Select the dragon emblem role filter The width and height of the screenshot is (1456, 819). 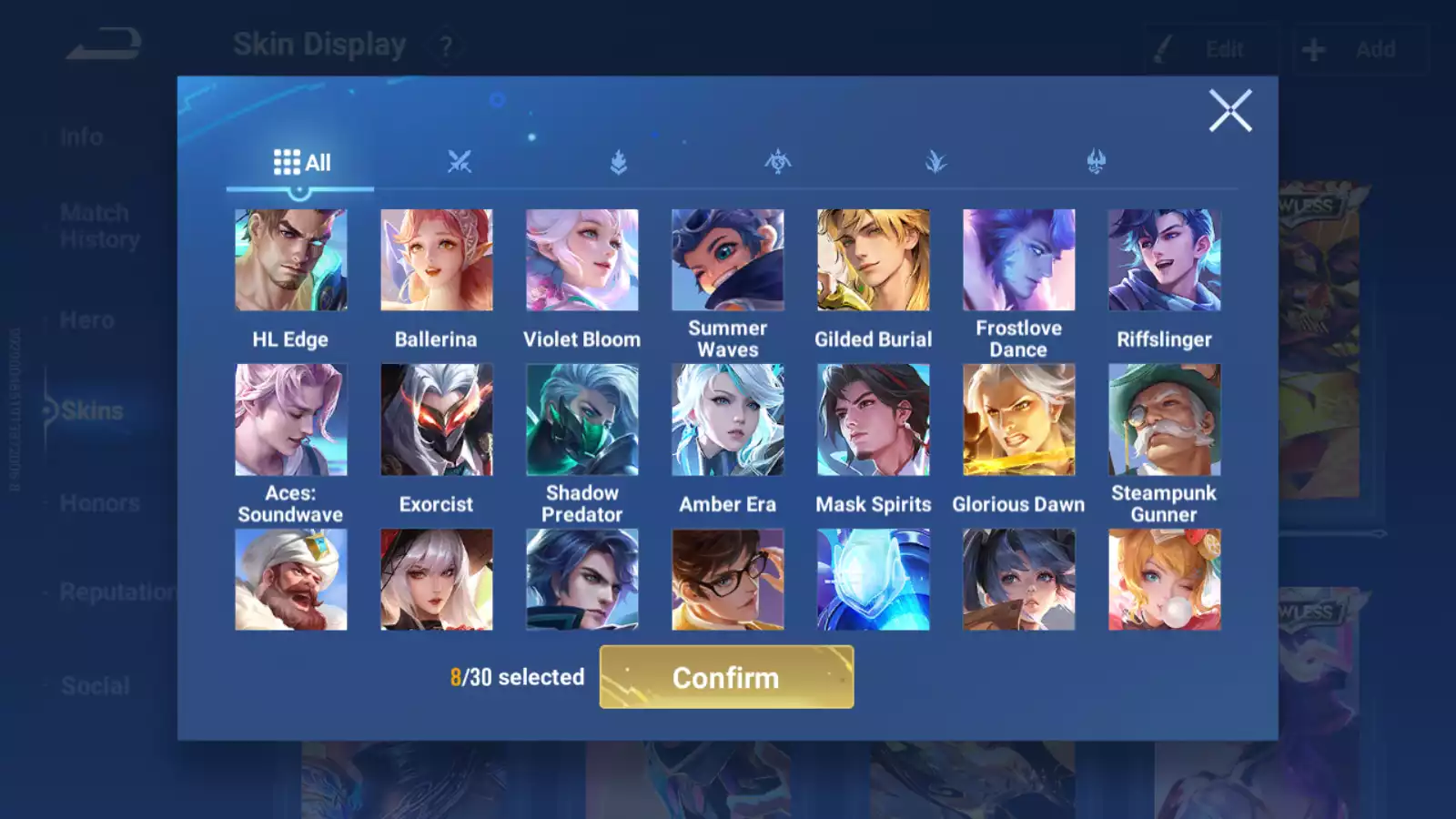778,160
